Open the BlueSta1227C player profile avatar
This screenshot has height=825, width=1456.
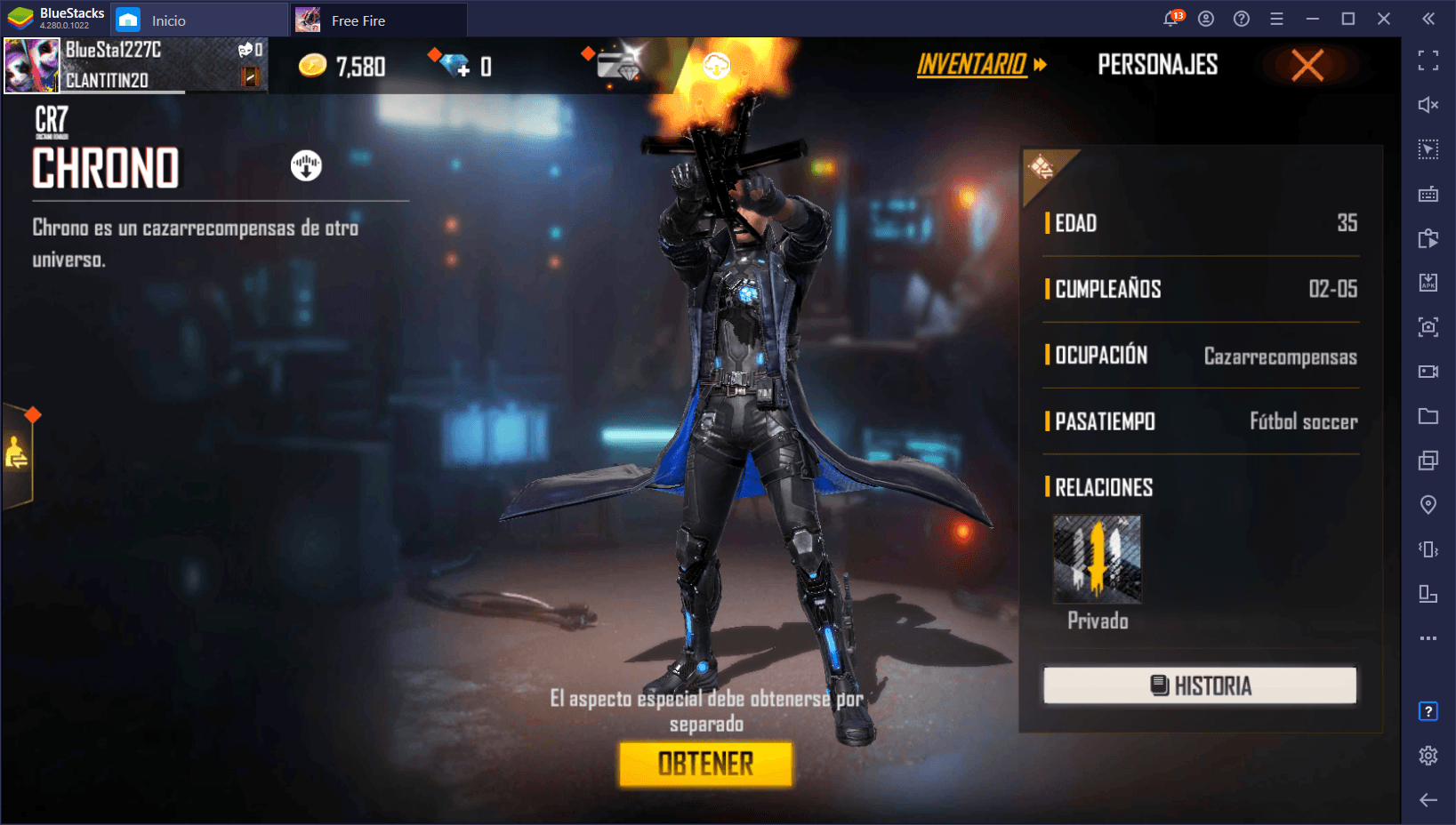(x=32, y=66)
